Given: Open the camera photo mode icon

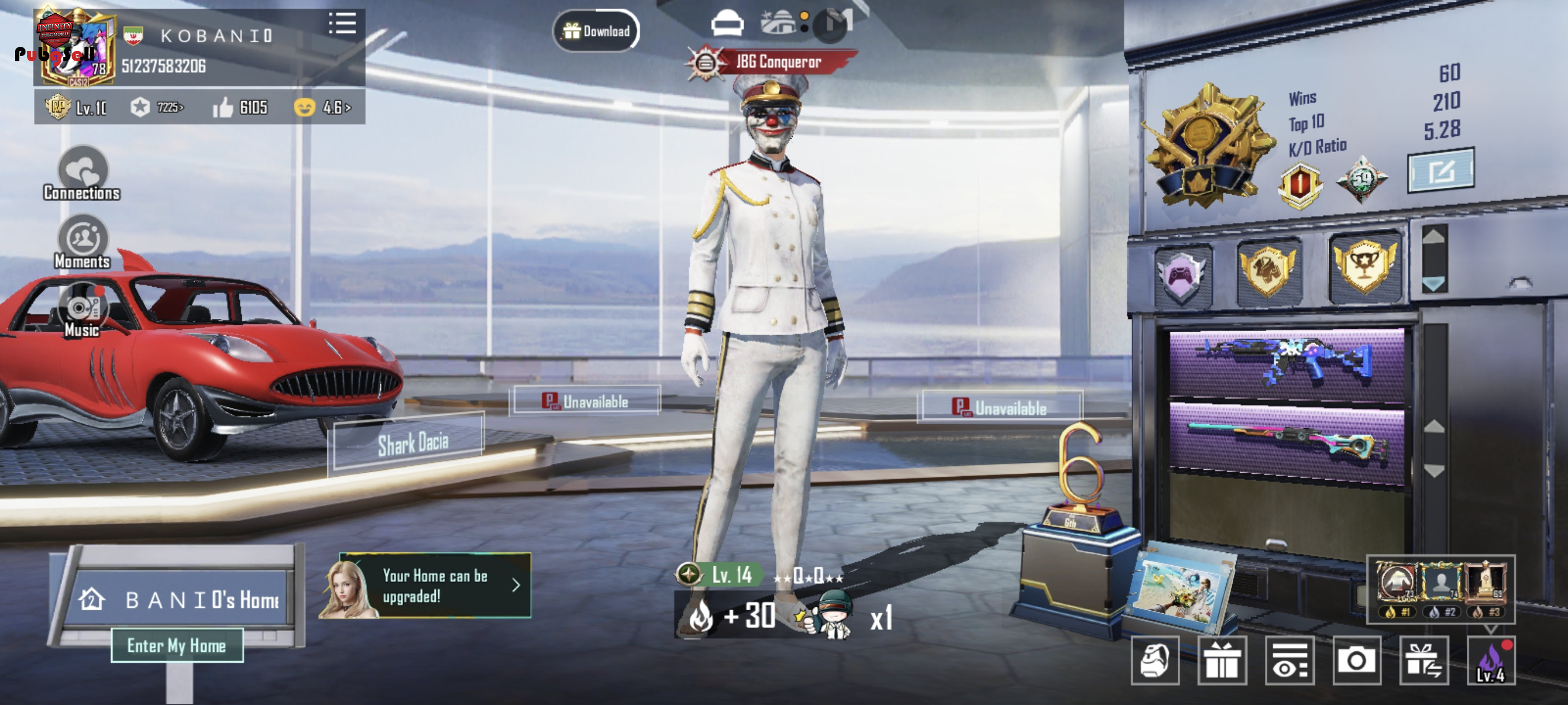Looking at the screenshot, I should [x=1356, y=661].
